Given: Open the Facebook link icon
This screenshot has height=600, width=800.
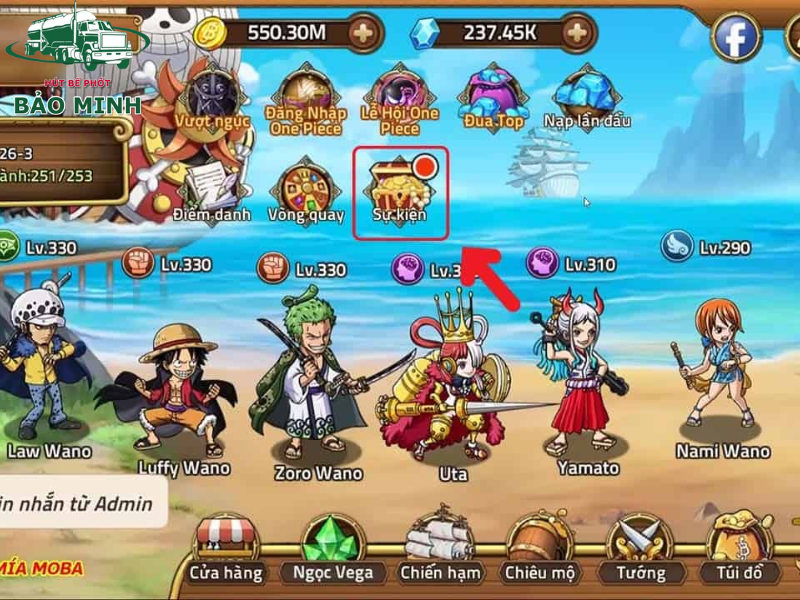Looking at the screenshot, I should pos(736,38).
